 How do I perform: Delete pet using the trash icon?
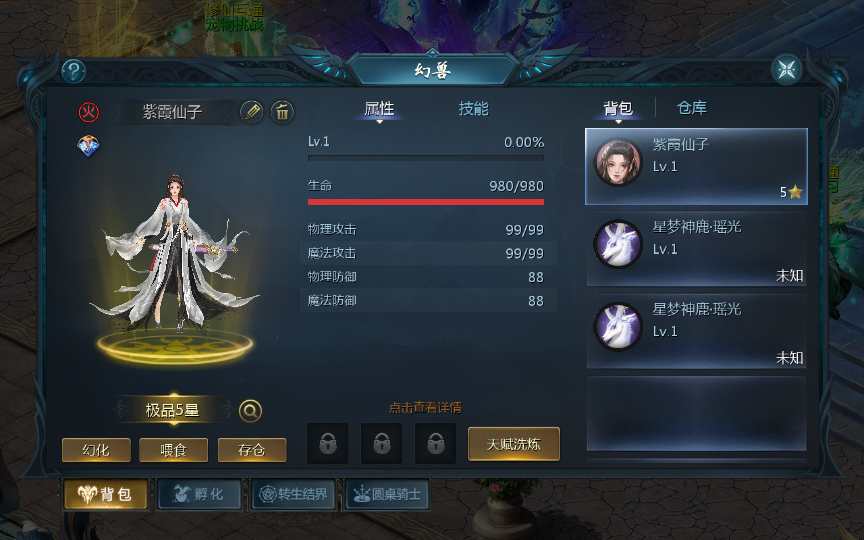point(282,111)
